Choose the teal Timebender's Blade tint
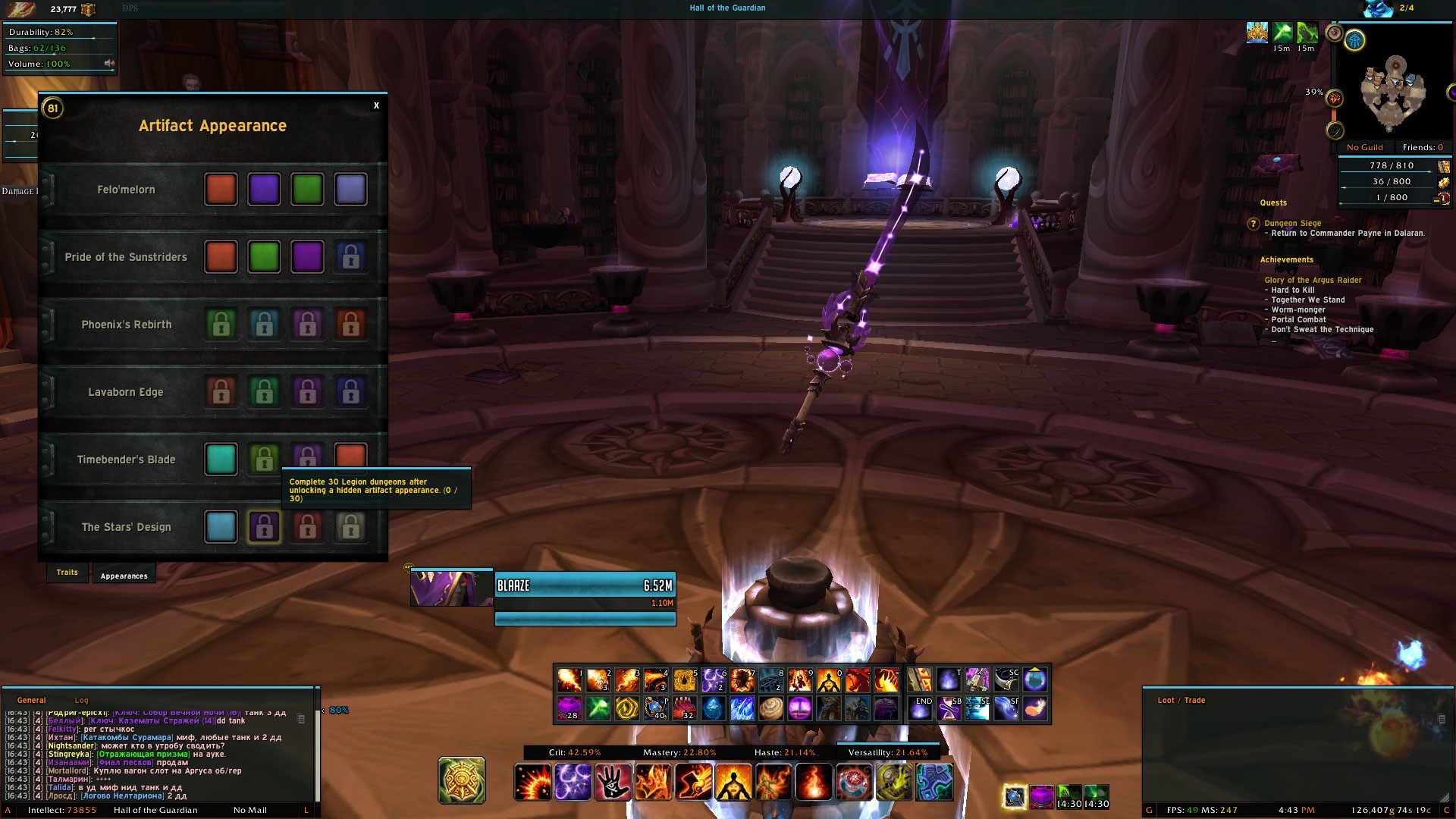 (221, 460)
